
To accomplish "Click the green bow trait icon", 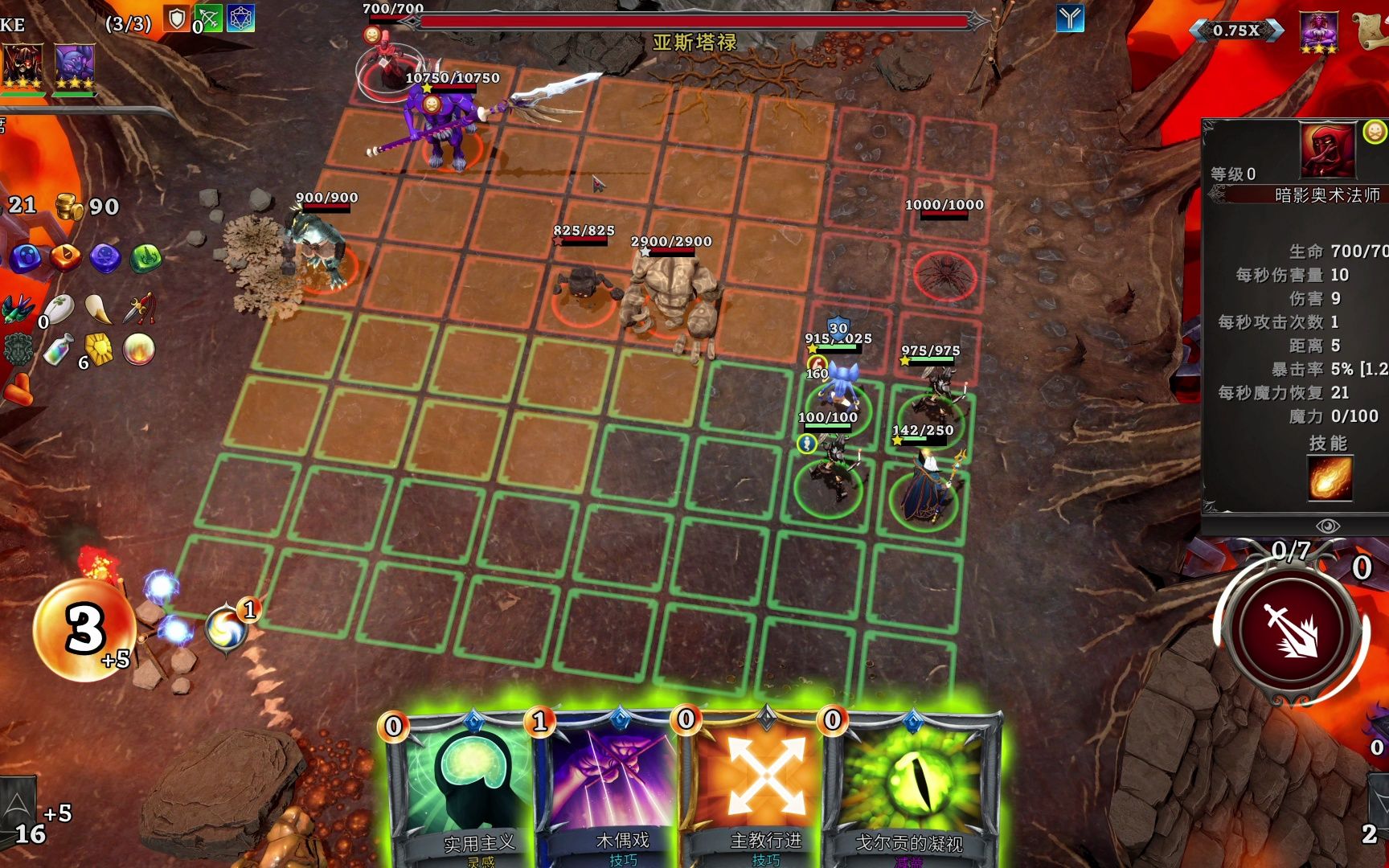I will (208, 18).
